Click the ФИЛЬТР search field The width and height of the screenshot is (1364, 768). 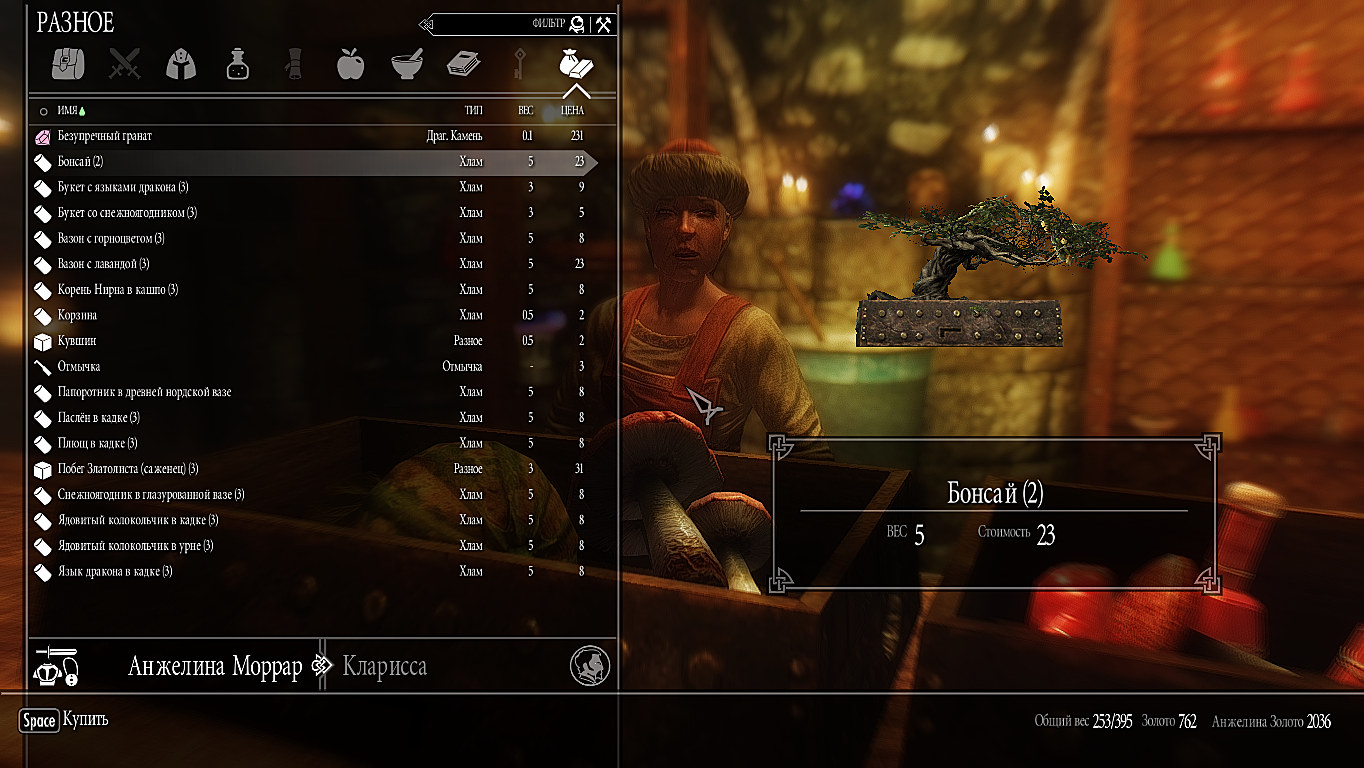500,24
